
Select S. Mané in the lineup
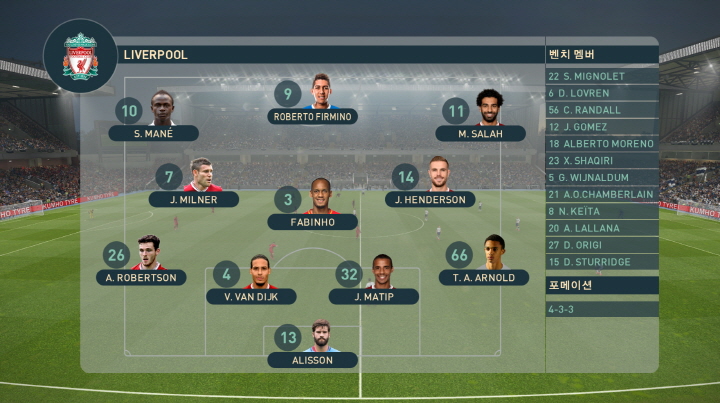[x=154, y=133]
